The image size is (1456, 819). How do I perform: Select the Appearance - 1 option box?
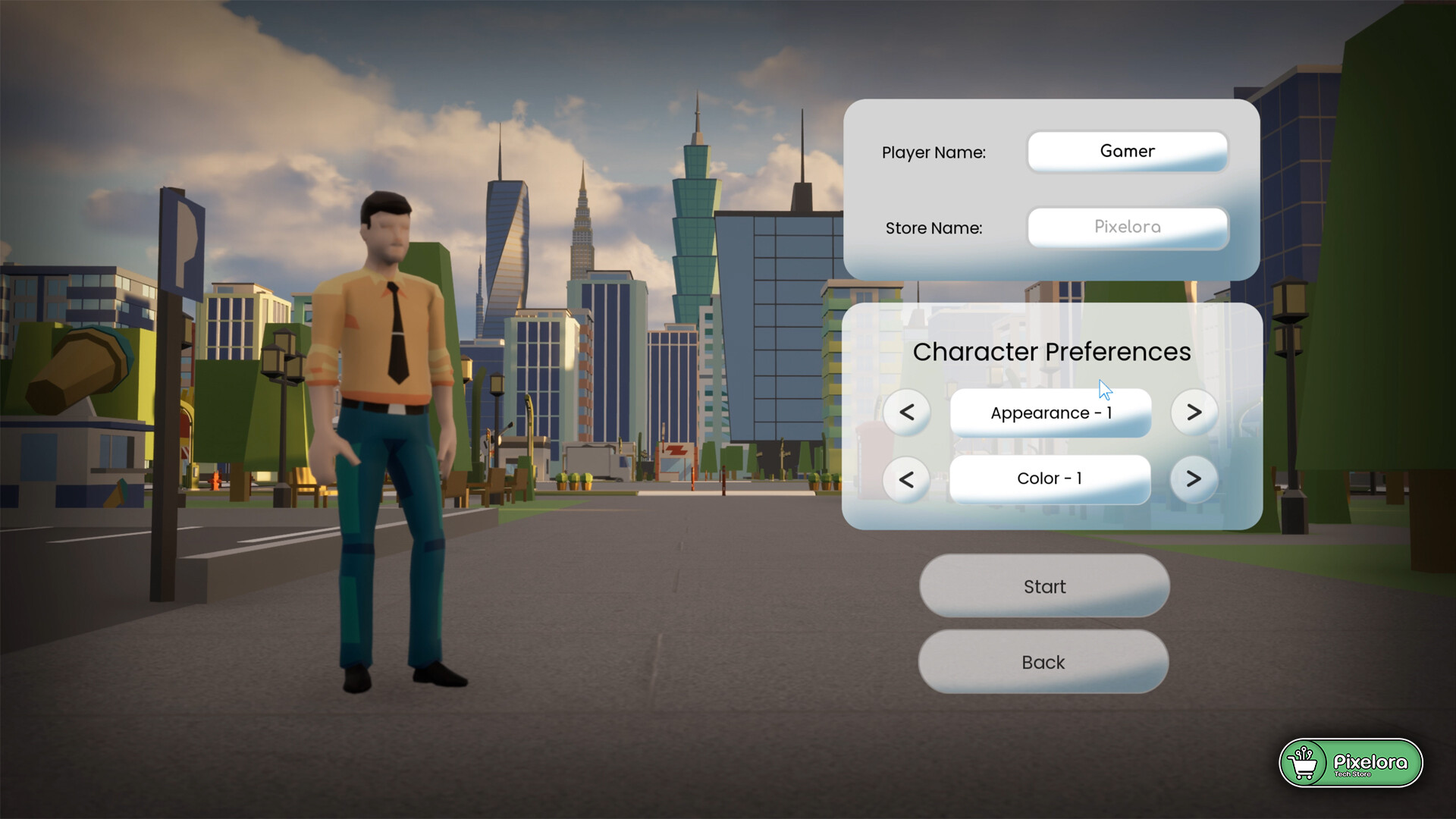[1050, 413]
